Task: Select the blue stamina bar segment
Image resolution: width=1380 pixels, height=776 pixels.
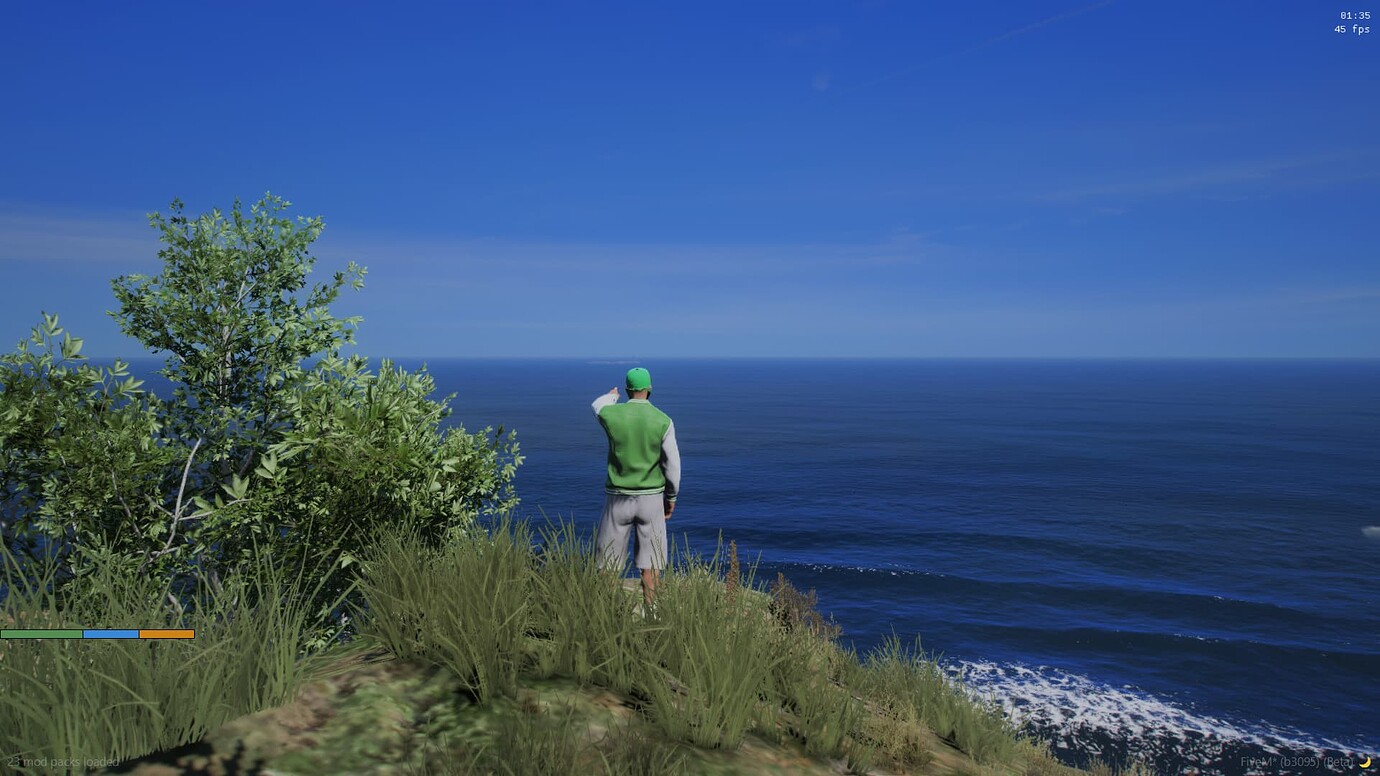Action: [x=110, y=633]
